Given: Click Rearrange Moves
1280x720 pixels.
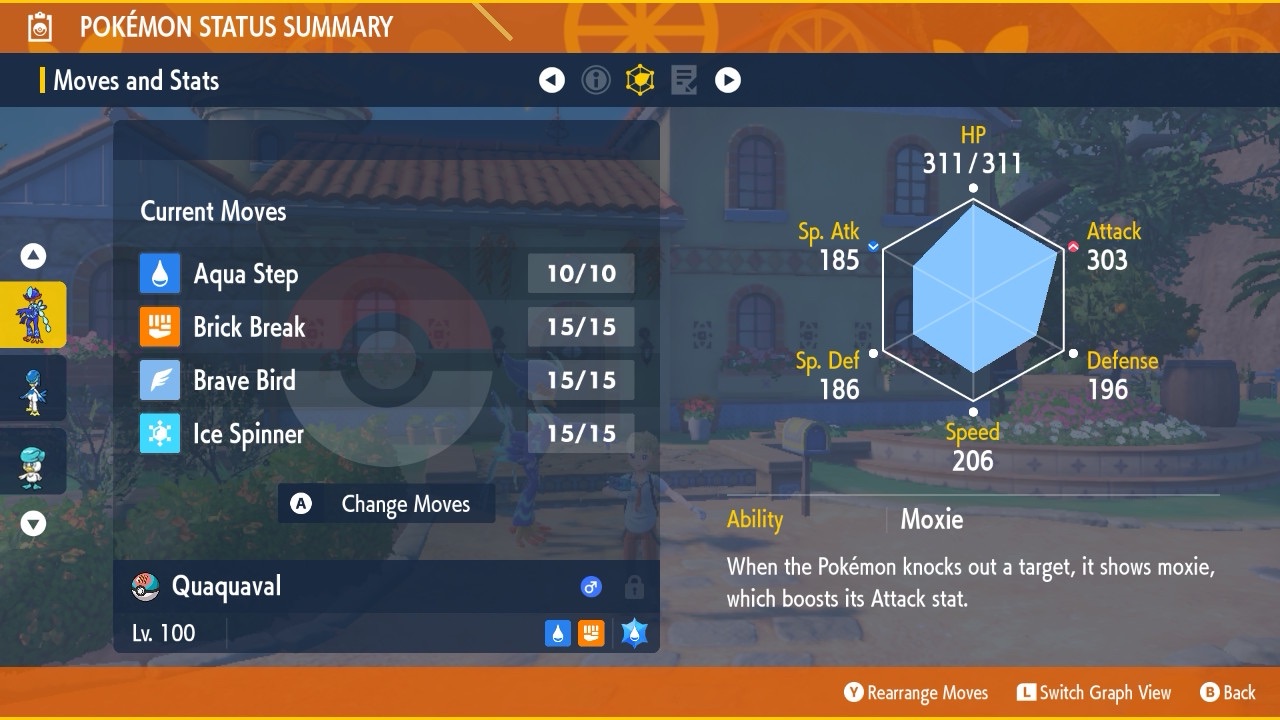Looking at the screenshot, I should tap(916, 692).
